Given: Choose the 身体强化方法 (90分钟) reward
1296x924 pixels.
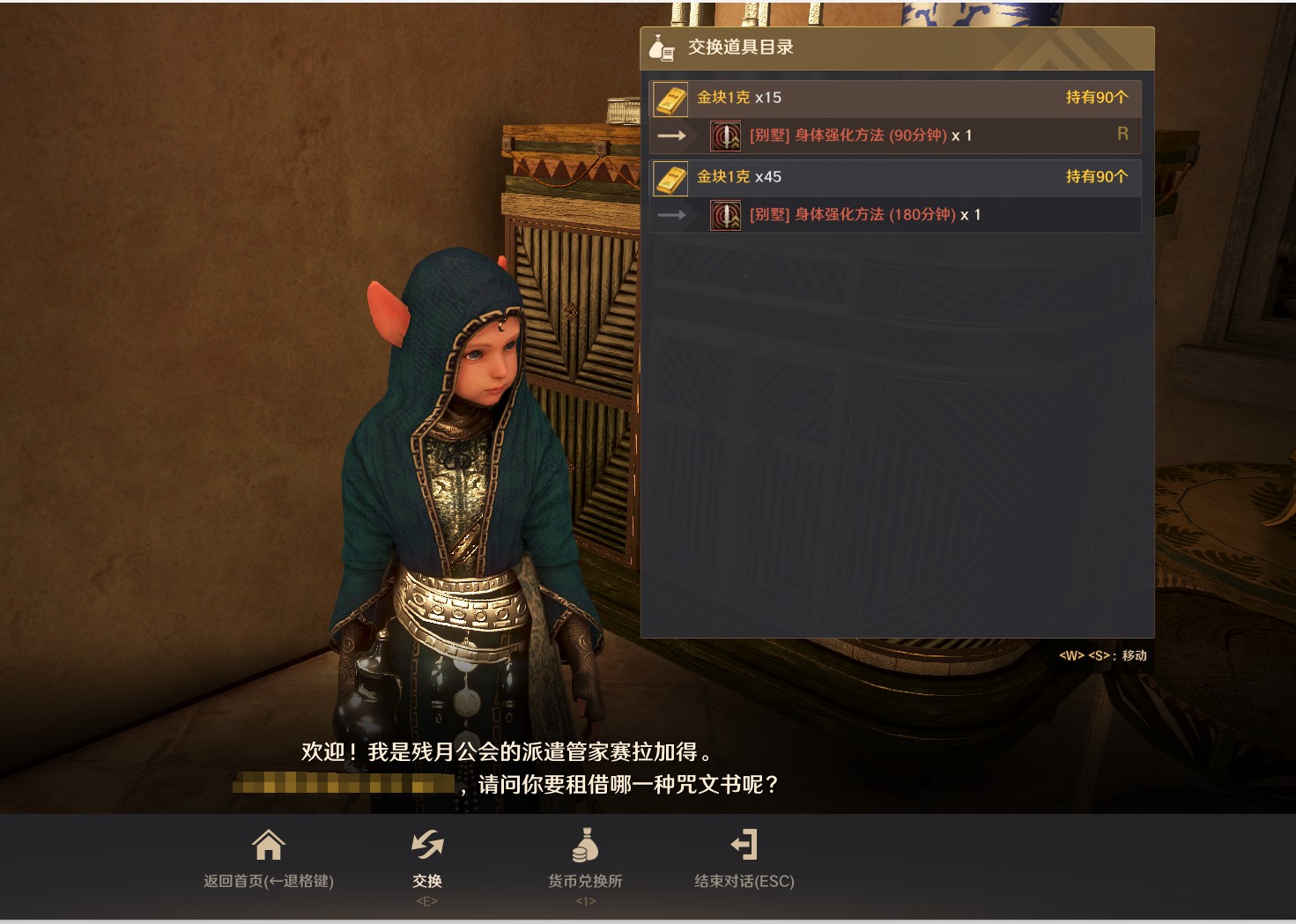Looking at the screenshot, I should tap(860, 136).
